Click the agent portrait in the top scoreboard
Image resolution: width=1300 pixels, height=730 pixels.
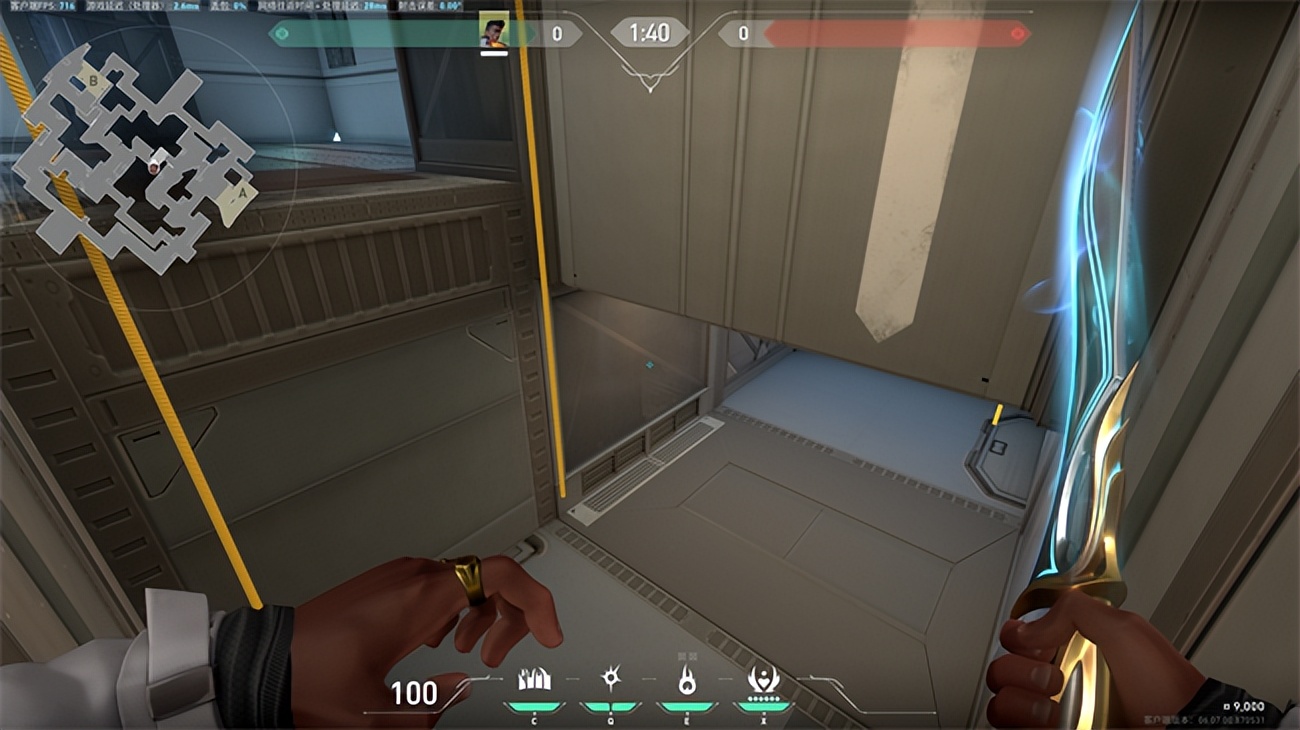click(493, 26)
